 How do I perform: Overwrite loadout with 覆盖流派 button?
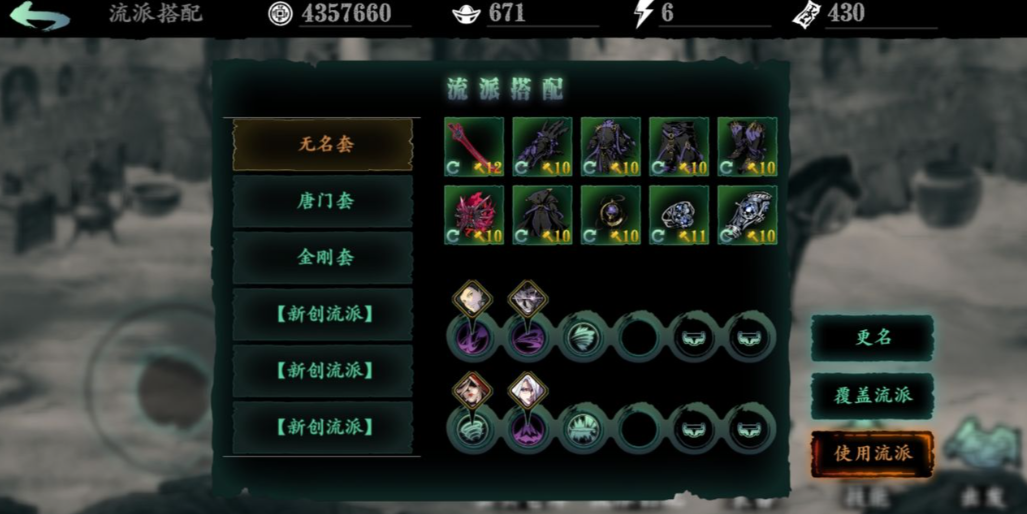pyautogui.click(x=872, y=395)
